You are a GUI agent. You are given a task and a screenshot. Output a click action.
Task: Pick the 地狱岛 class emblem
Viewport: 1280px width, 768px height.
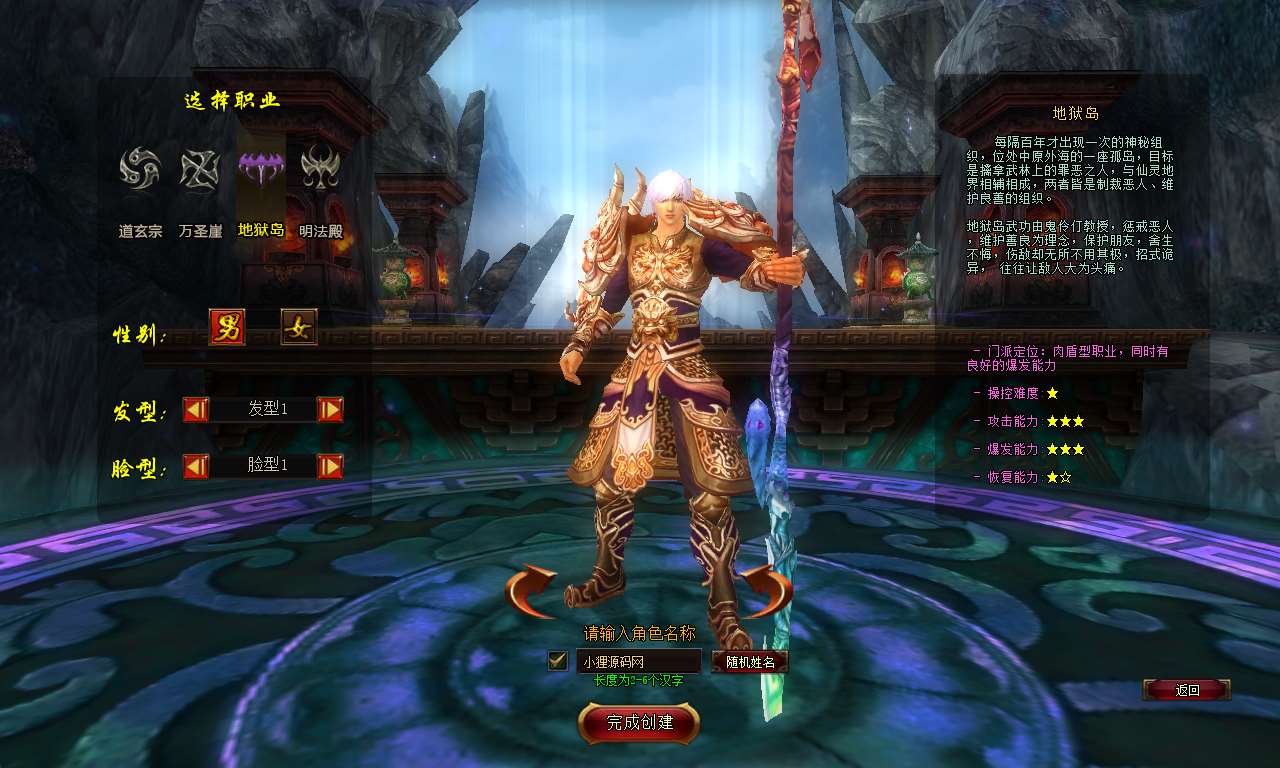click(x=261, y=168)
